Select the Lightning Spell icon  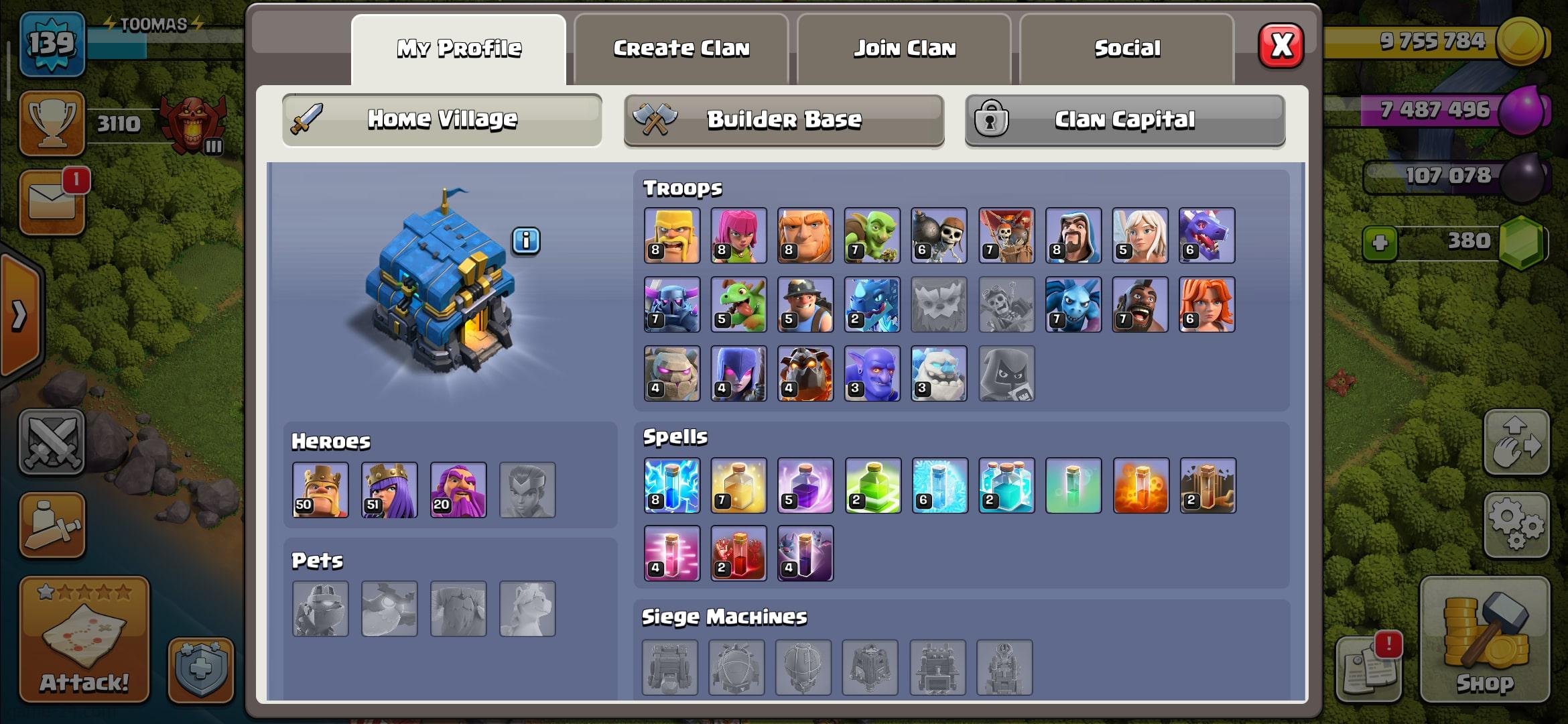(x=671, y=486)
